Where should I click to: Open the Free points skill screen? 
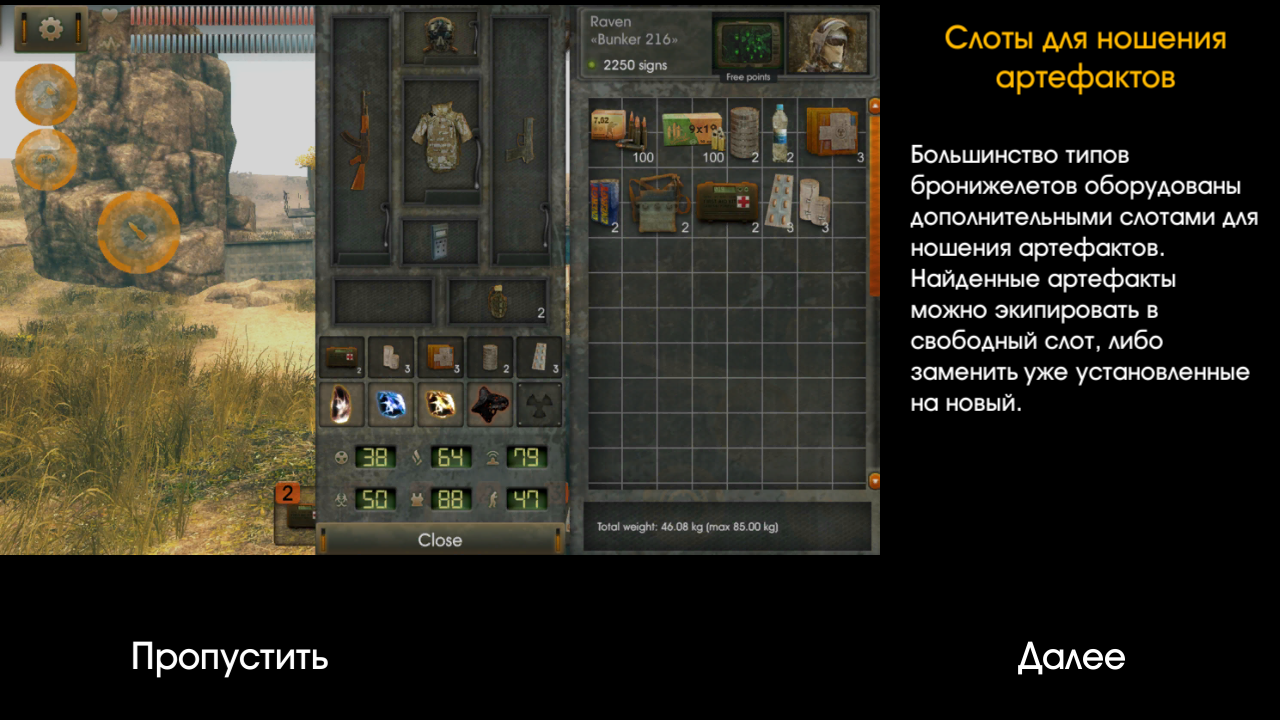(746, 46)
